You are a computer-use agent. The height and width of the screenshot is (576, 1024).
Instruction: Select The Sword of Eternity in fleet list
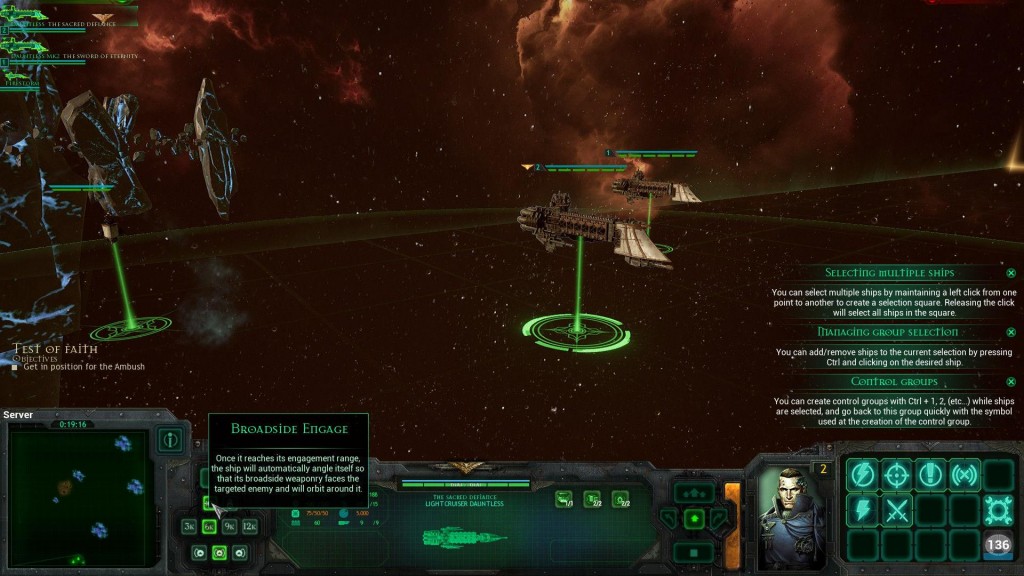pos(70,56)
